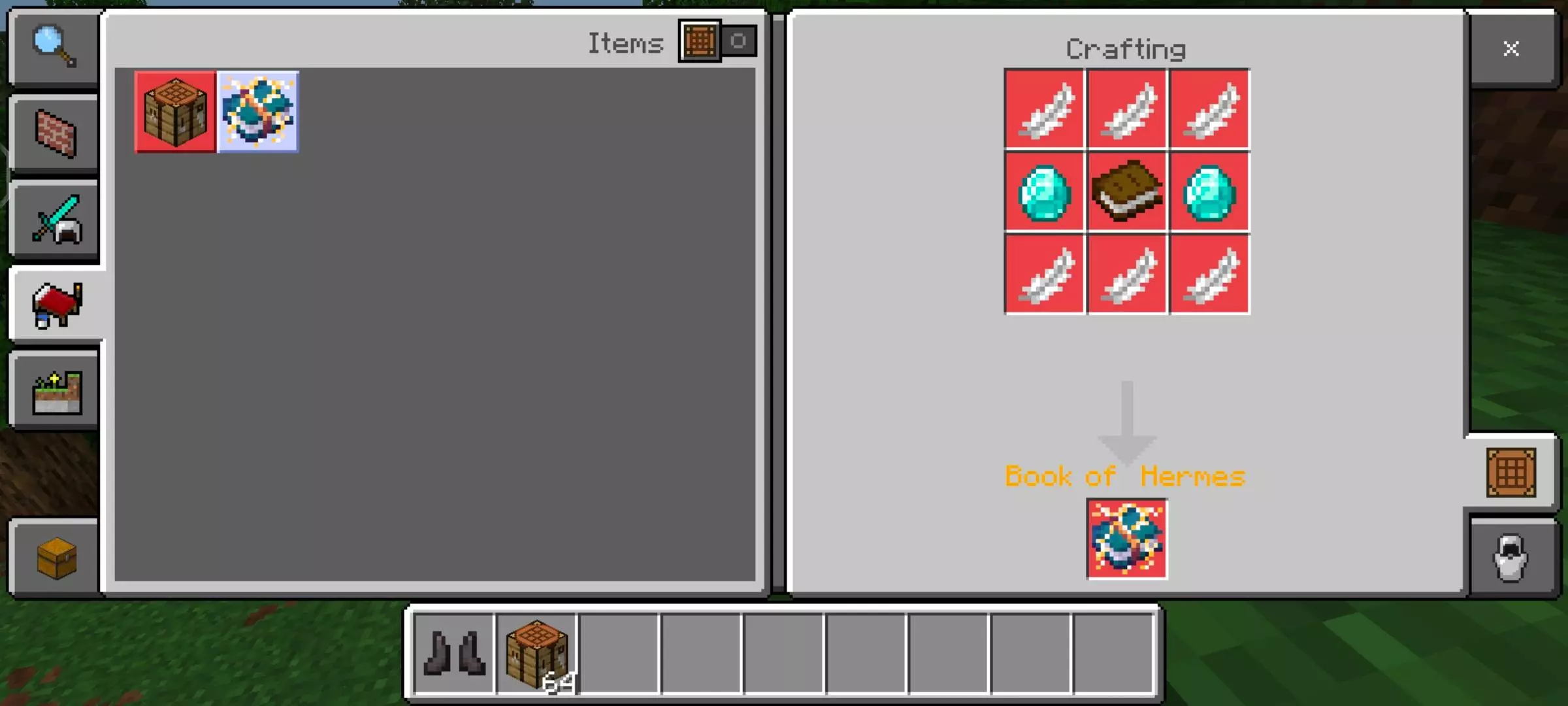This screenshot has height=706, width=1568.
Task: Open the armor side tab
Action: pyautogui.click(x=1511, y=558)
